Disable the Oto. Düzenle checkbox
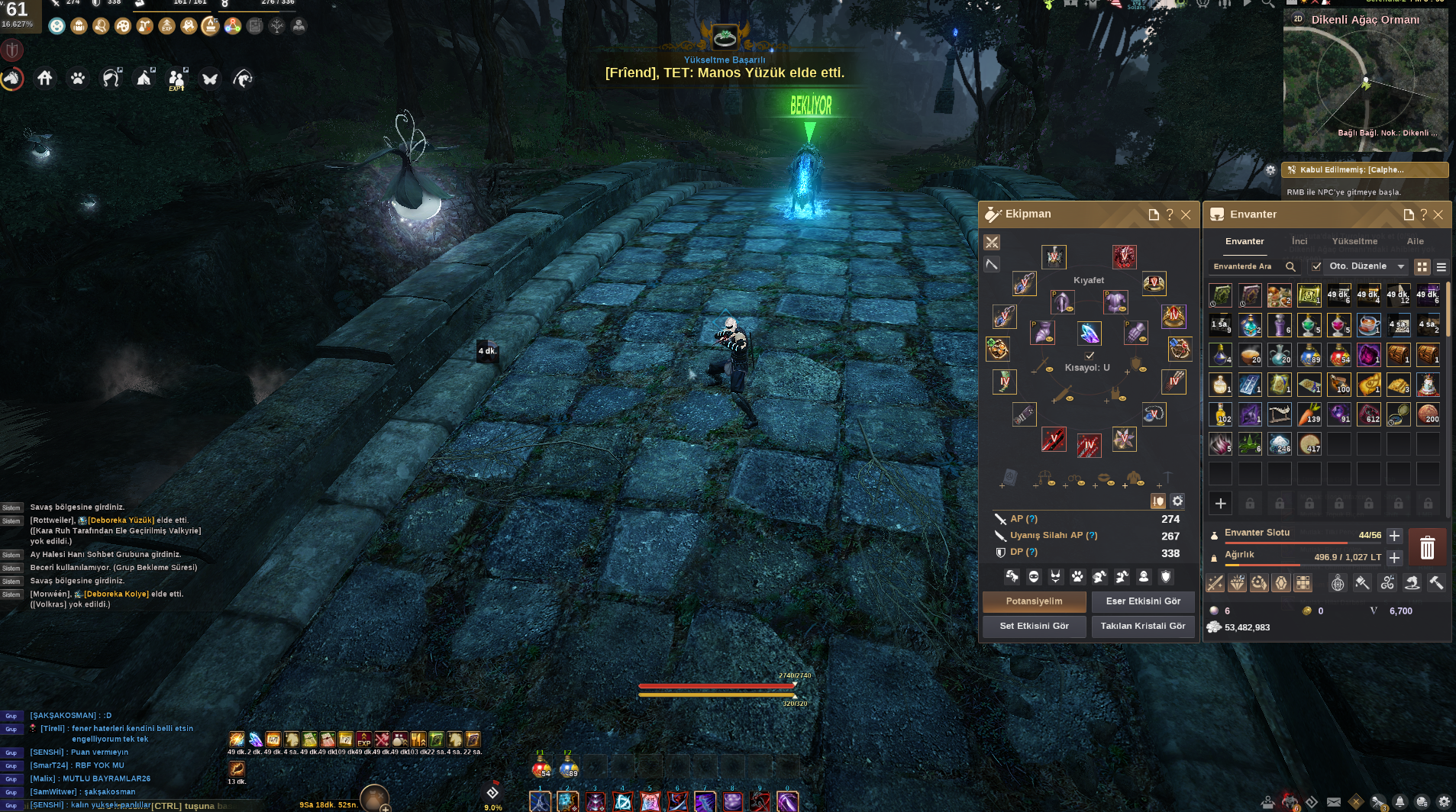The width and height of the screenshot is (1456, 812). coord(1317,266)
